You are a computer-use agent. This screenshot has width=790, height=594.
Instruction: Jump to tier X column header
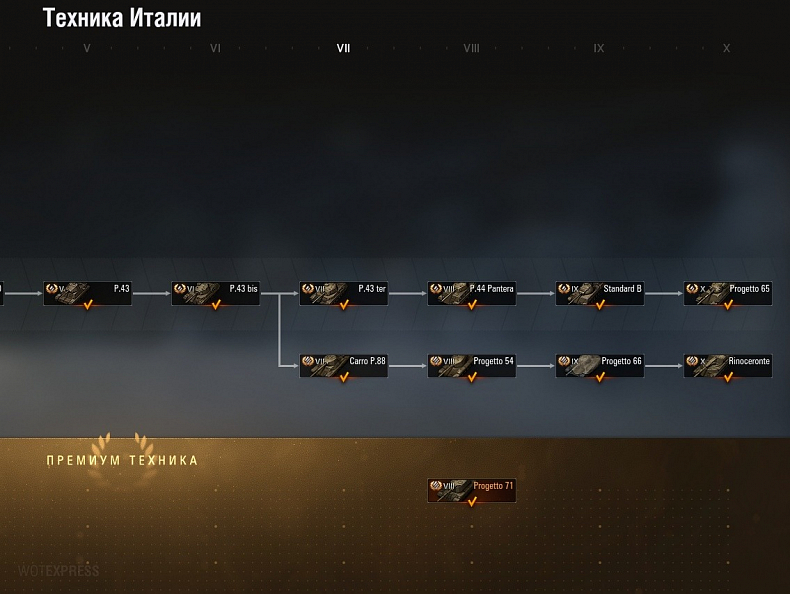coord(727,48)
